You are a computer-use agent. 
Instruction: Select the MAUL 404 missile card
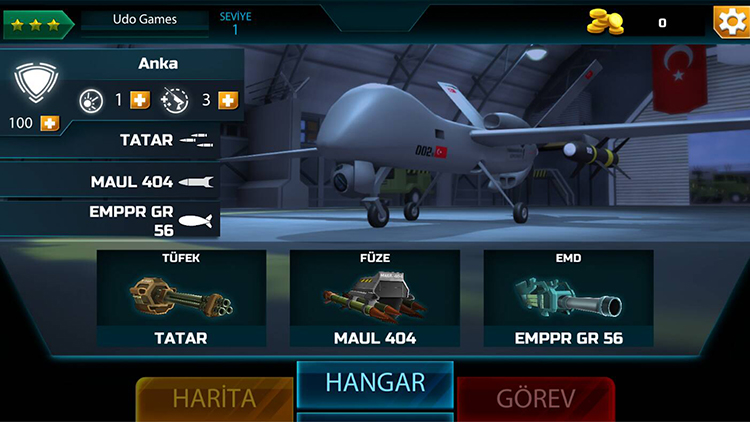coord(375,300)
